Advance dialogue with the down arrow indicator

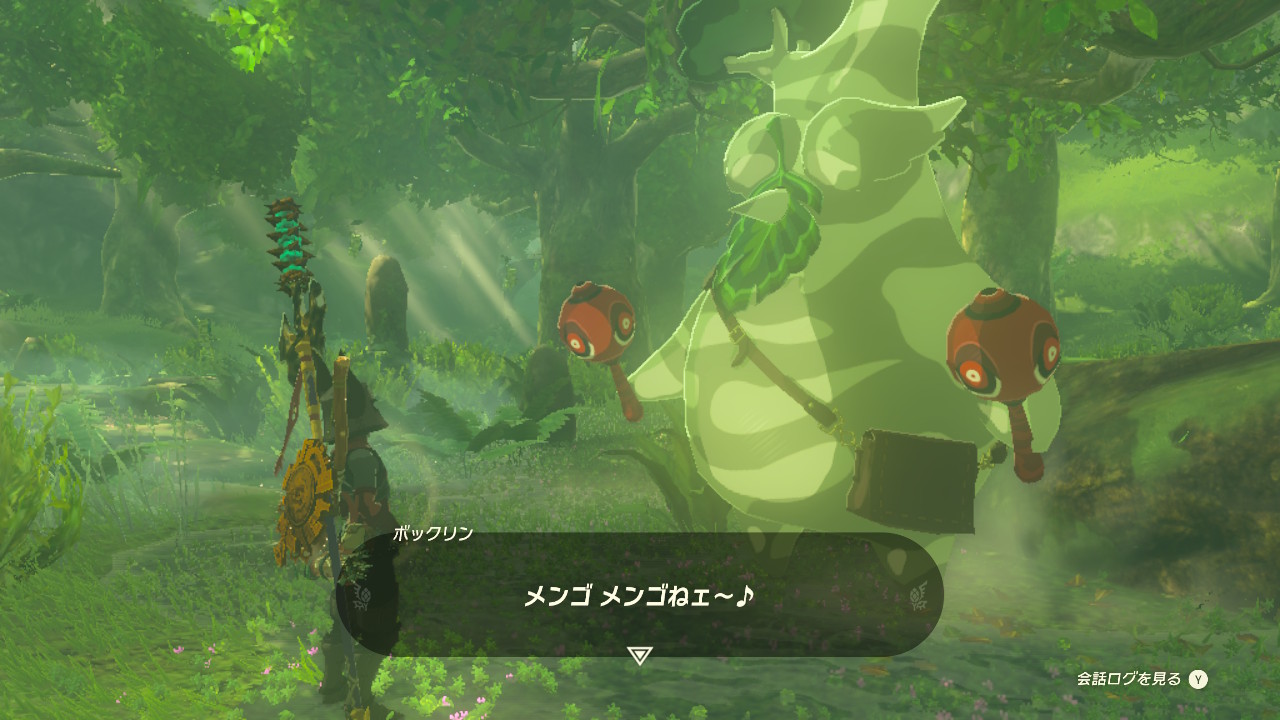639,656
